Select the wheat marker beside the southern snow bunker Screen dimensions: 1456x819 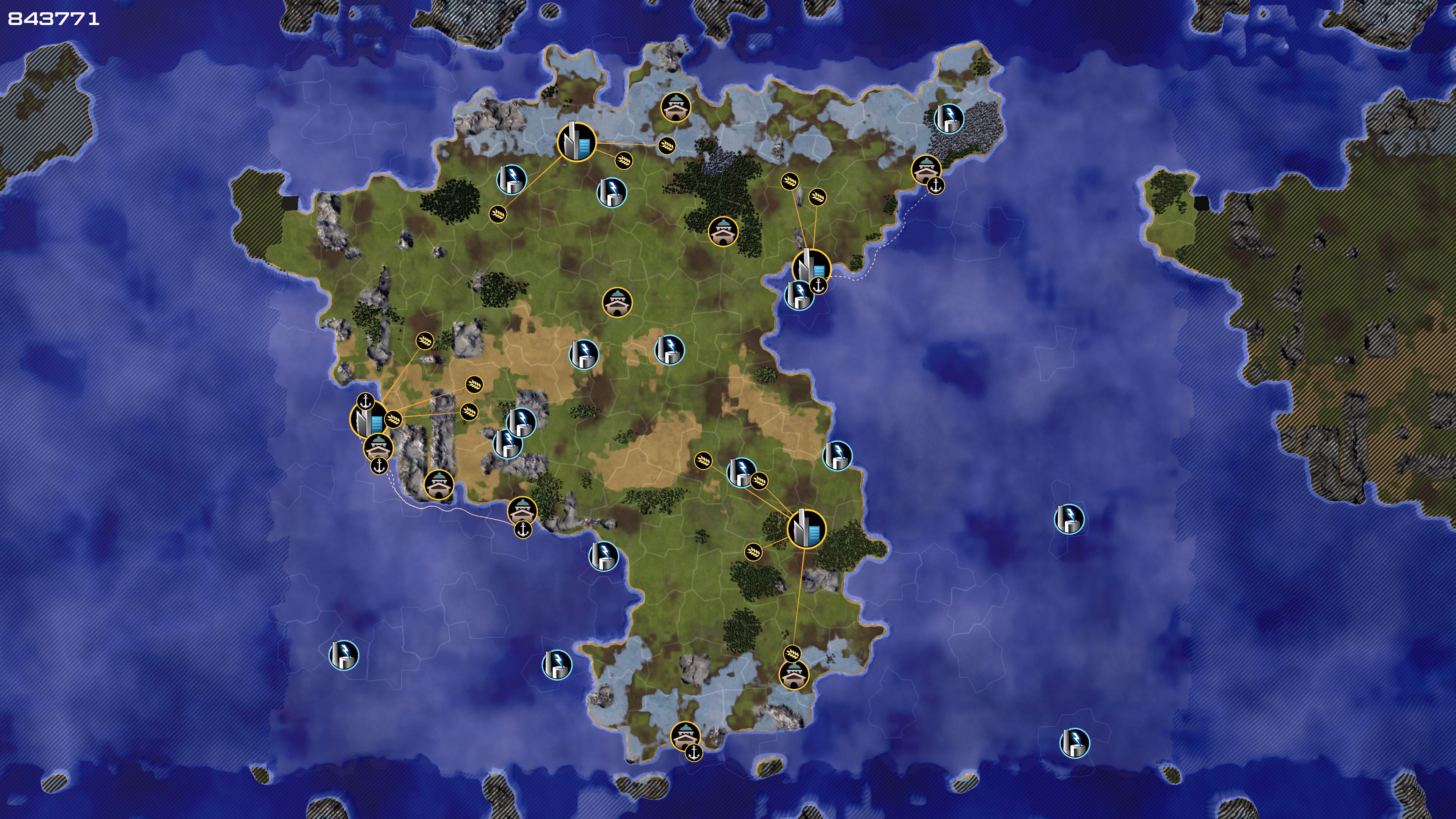pyautogui.click(x=792, y=654)
